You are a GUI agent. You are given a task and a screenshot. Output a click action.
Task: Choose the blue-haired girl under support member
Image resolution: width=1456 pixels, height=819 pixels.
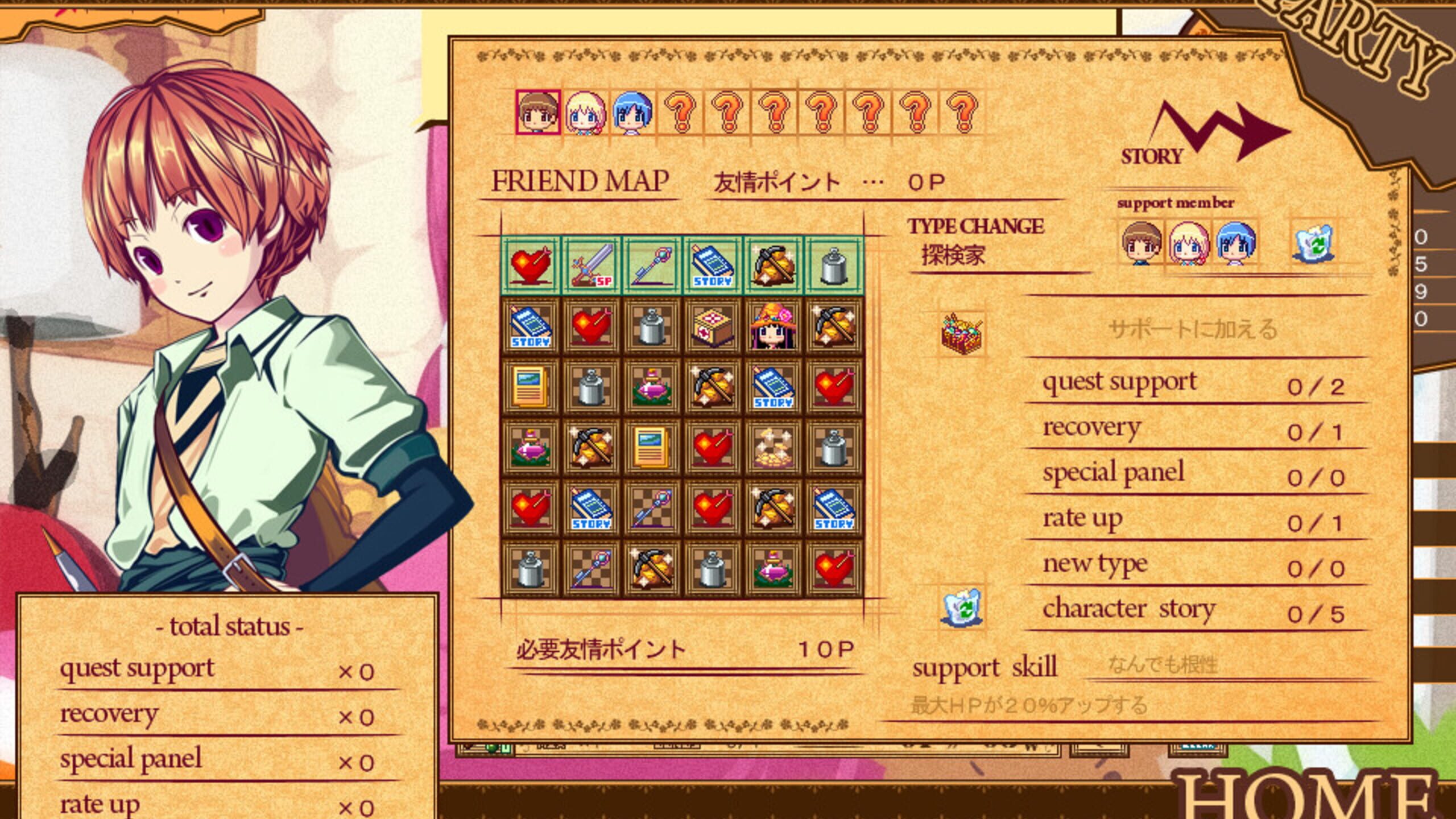click(1235, 243)
